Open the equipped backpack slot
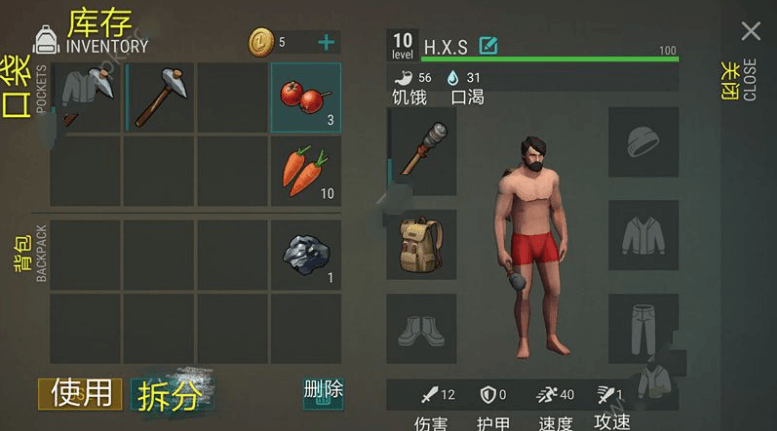 [x=422, y=244]
